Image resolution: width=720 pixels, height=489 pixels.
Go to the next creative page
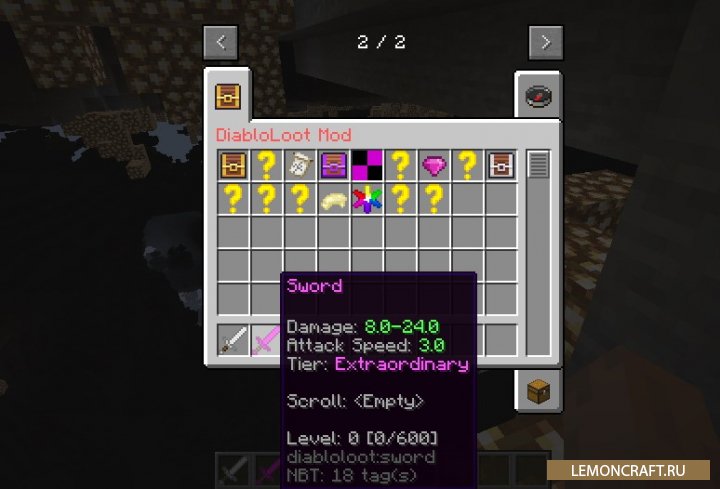[x=545, y=42]
